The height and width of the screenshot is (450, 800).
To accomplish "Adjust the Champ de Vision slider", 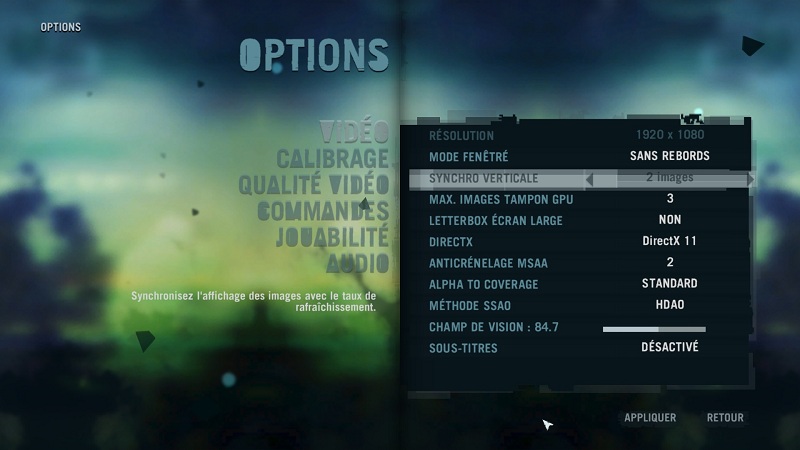I will [654, 328].
